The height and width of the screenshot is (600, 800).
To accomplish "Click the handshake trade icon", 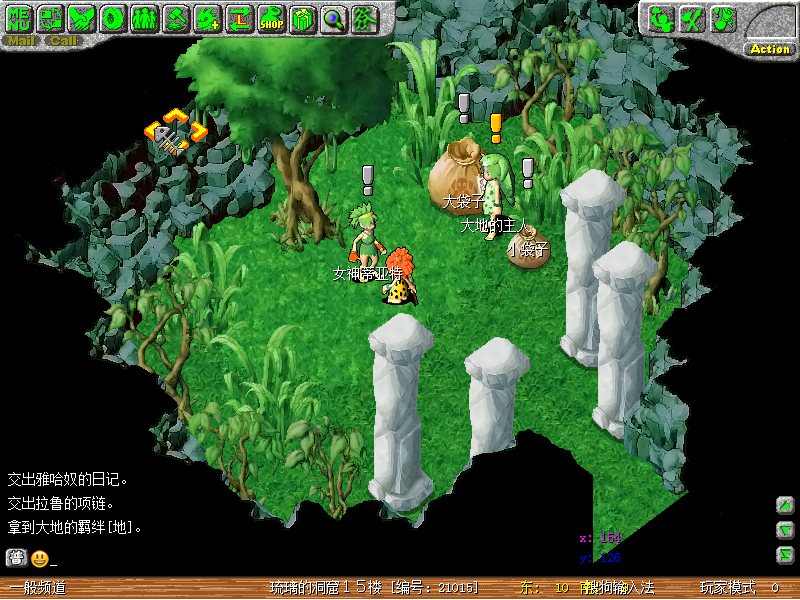I will tap(81, 17).
